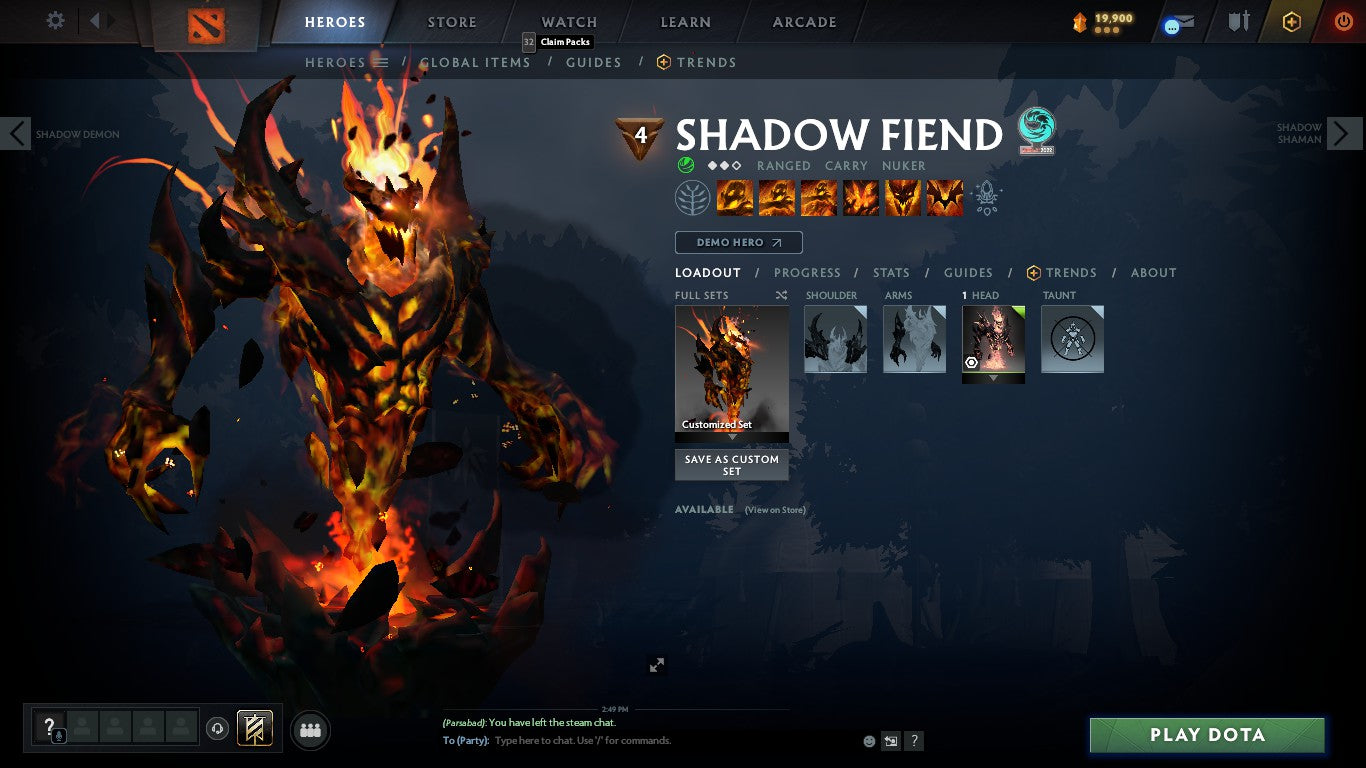Click the Customized Set thumbnail

[x=731, y=370]
